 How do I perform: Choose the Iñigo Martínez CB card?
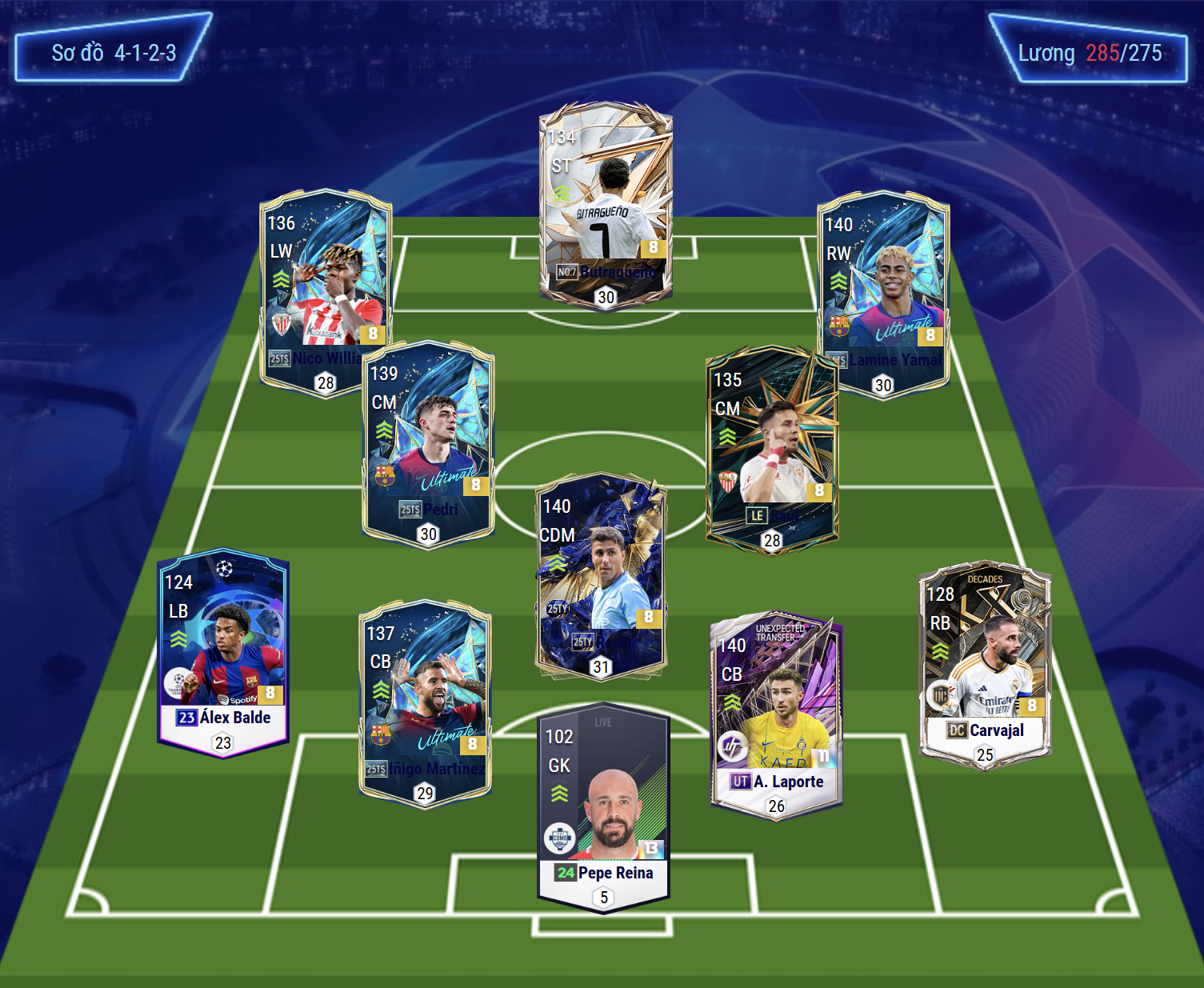(425, 704)
